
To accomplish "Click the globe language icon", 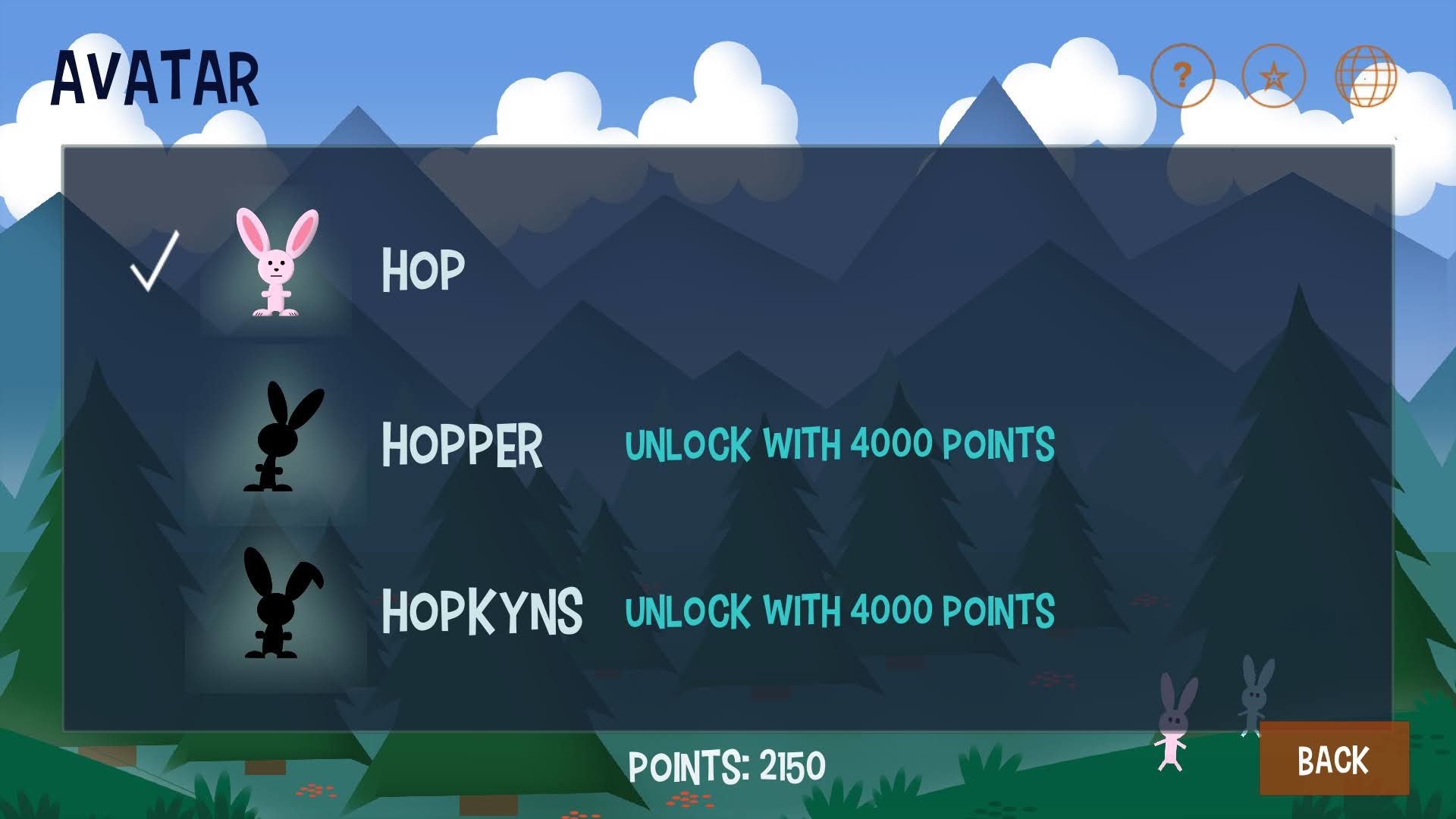I will (1363, 76).
